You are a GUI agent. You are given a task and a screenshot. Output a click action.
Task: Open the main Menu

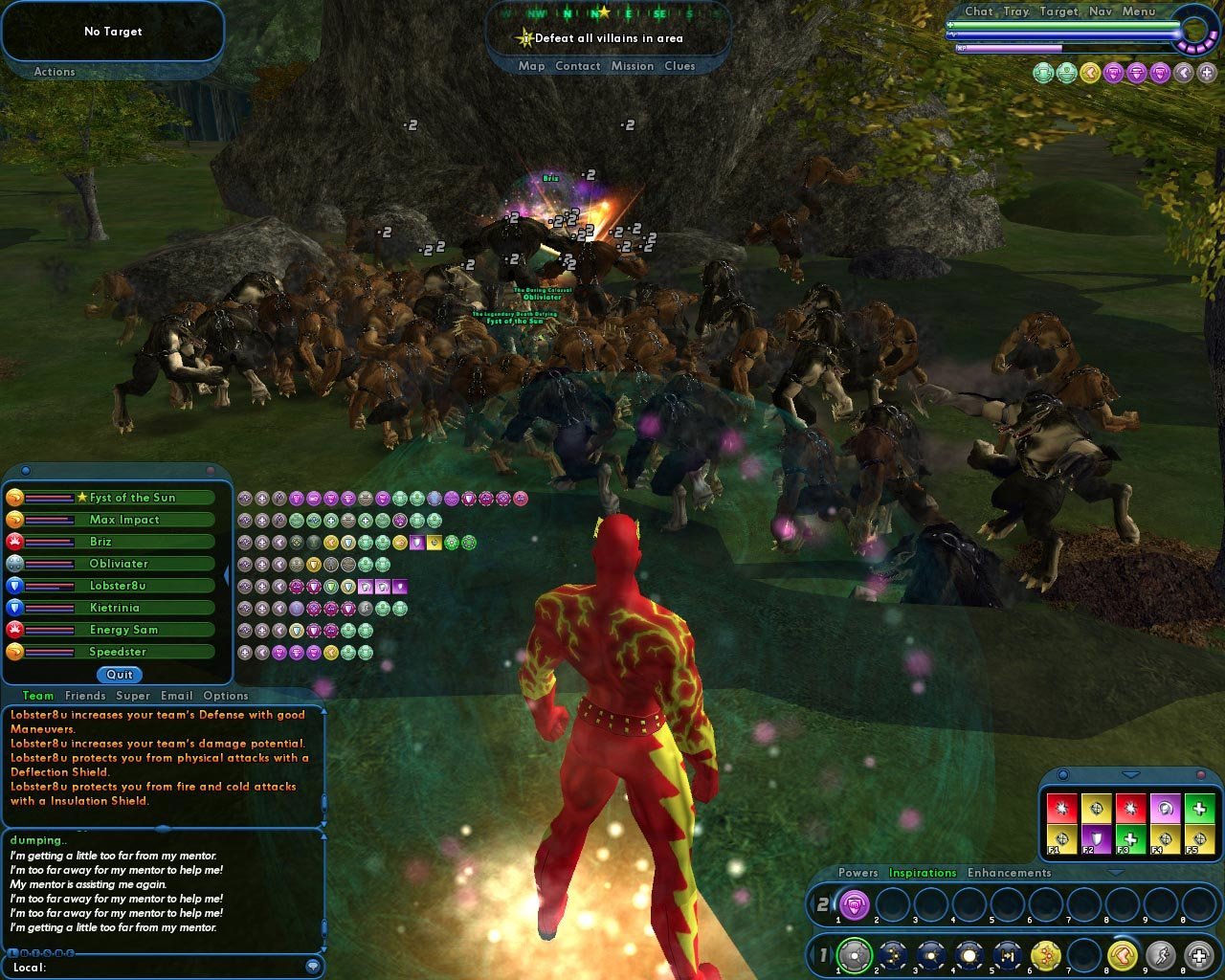tap(1139, 11)
